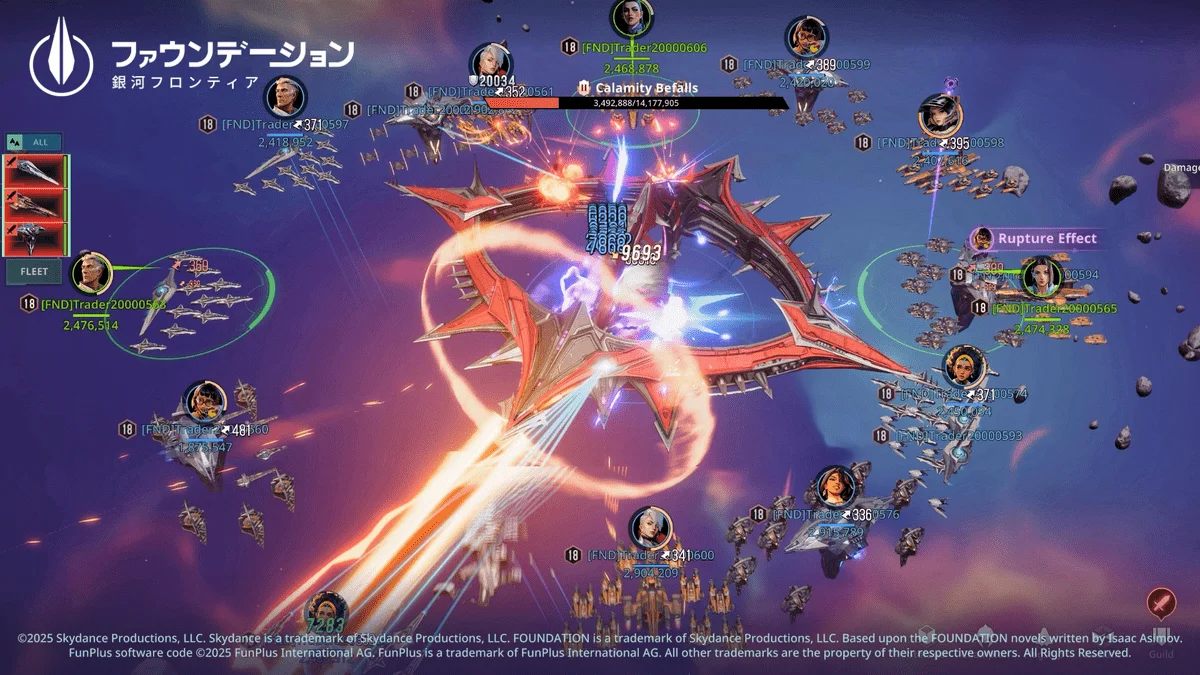The image size is (1200, 675).
Task: Tap the red sword battle alert icon
Action: (1160, 604)
